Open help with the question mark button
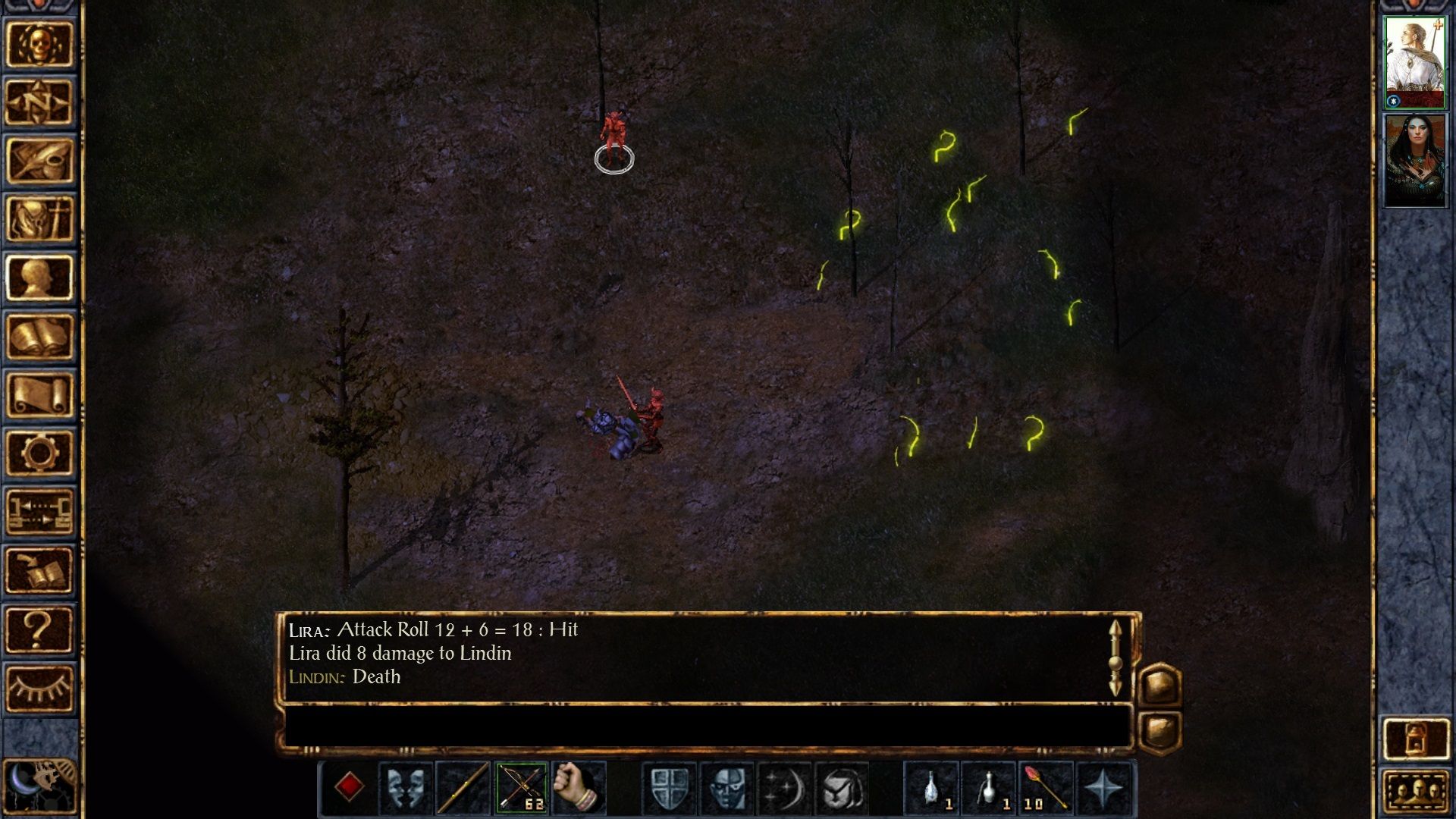This screenshot has width=1456, height=819. [39, 628]
